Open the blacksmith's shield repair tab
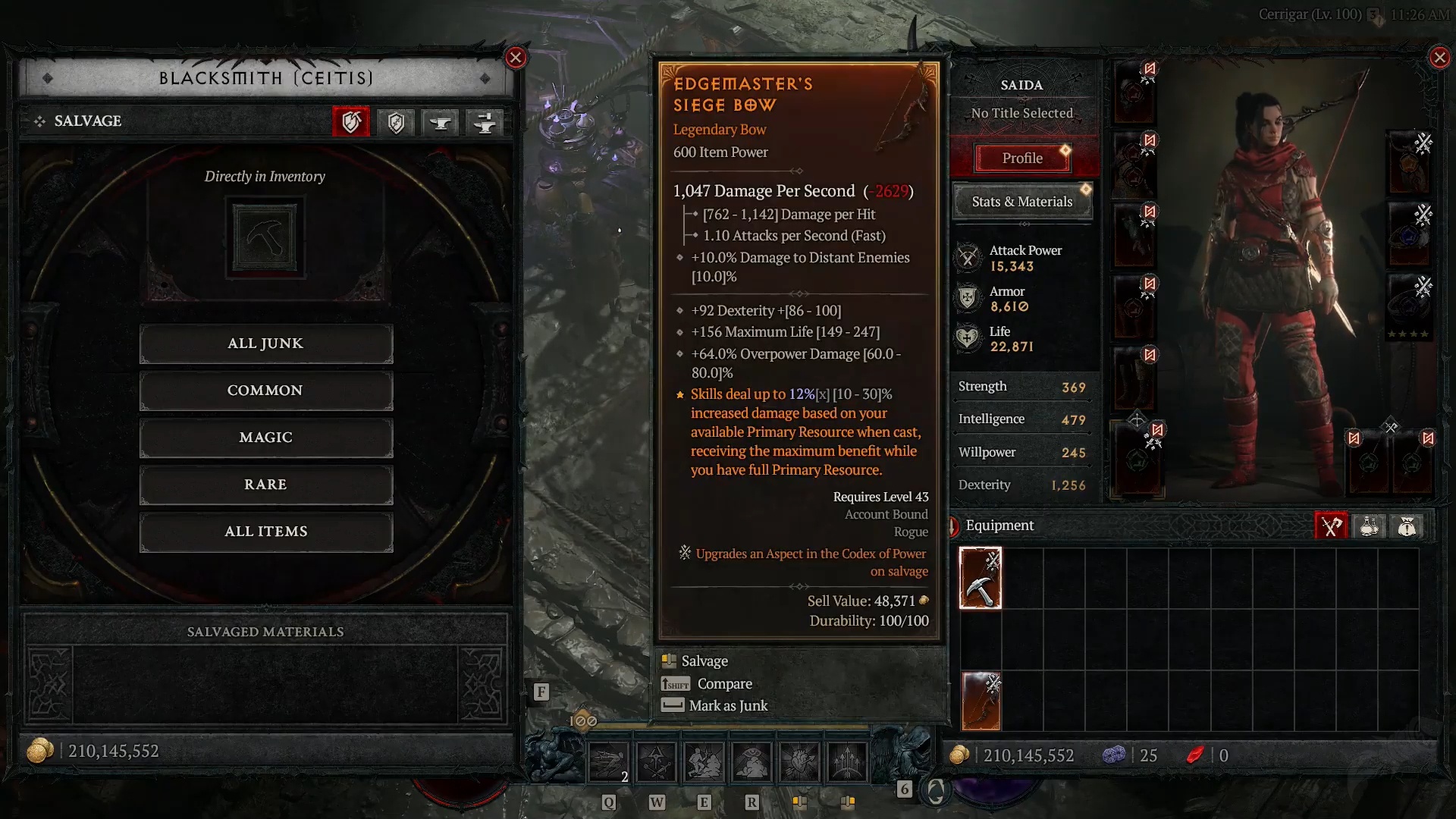Screen dimensions: 1456x819 tap(396, 122)
